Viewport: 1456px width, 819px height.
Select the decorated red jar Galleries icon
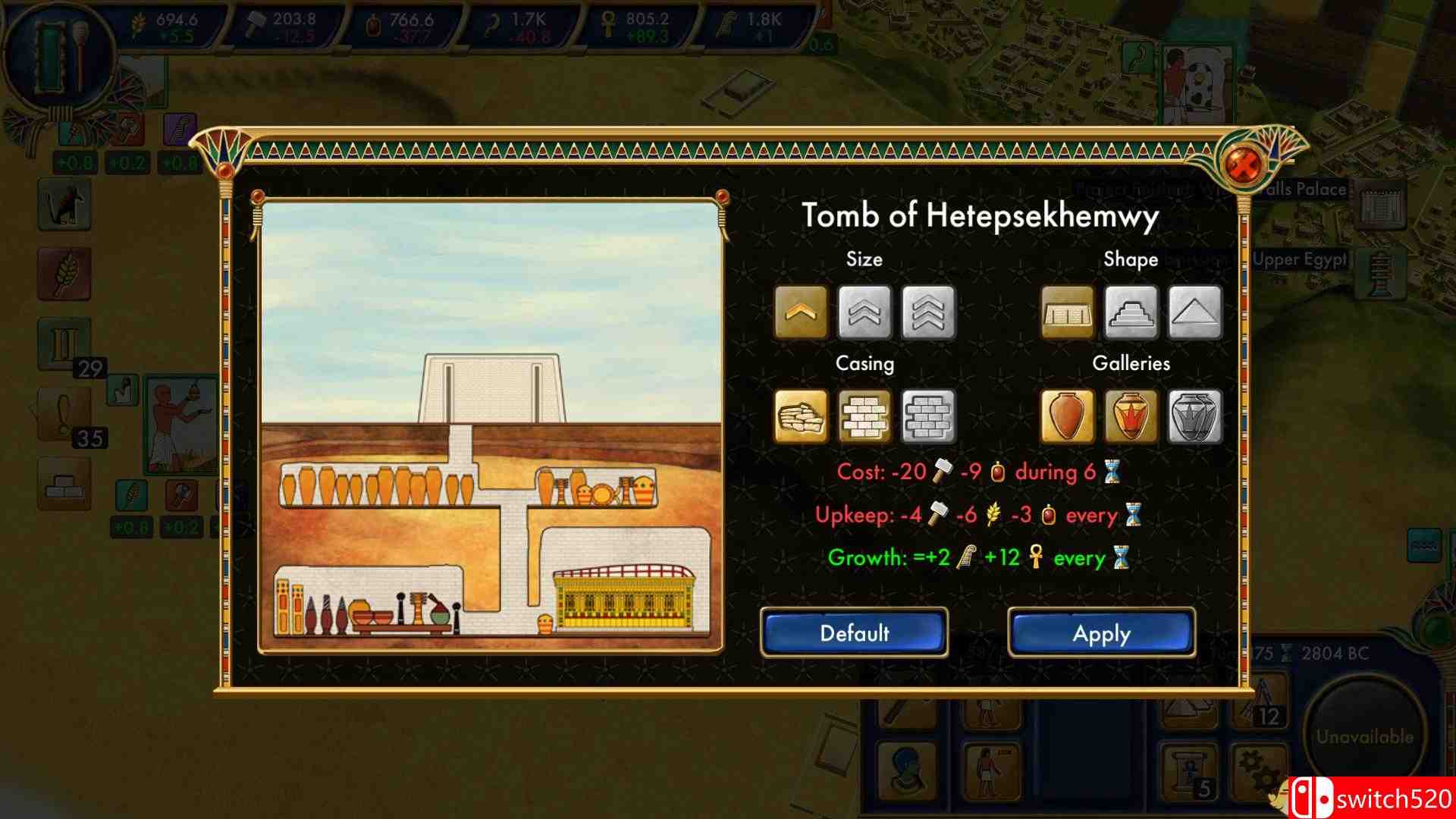click(1131, 416)
